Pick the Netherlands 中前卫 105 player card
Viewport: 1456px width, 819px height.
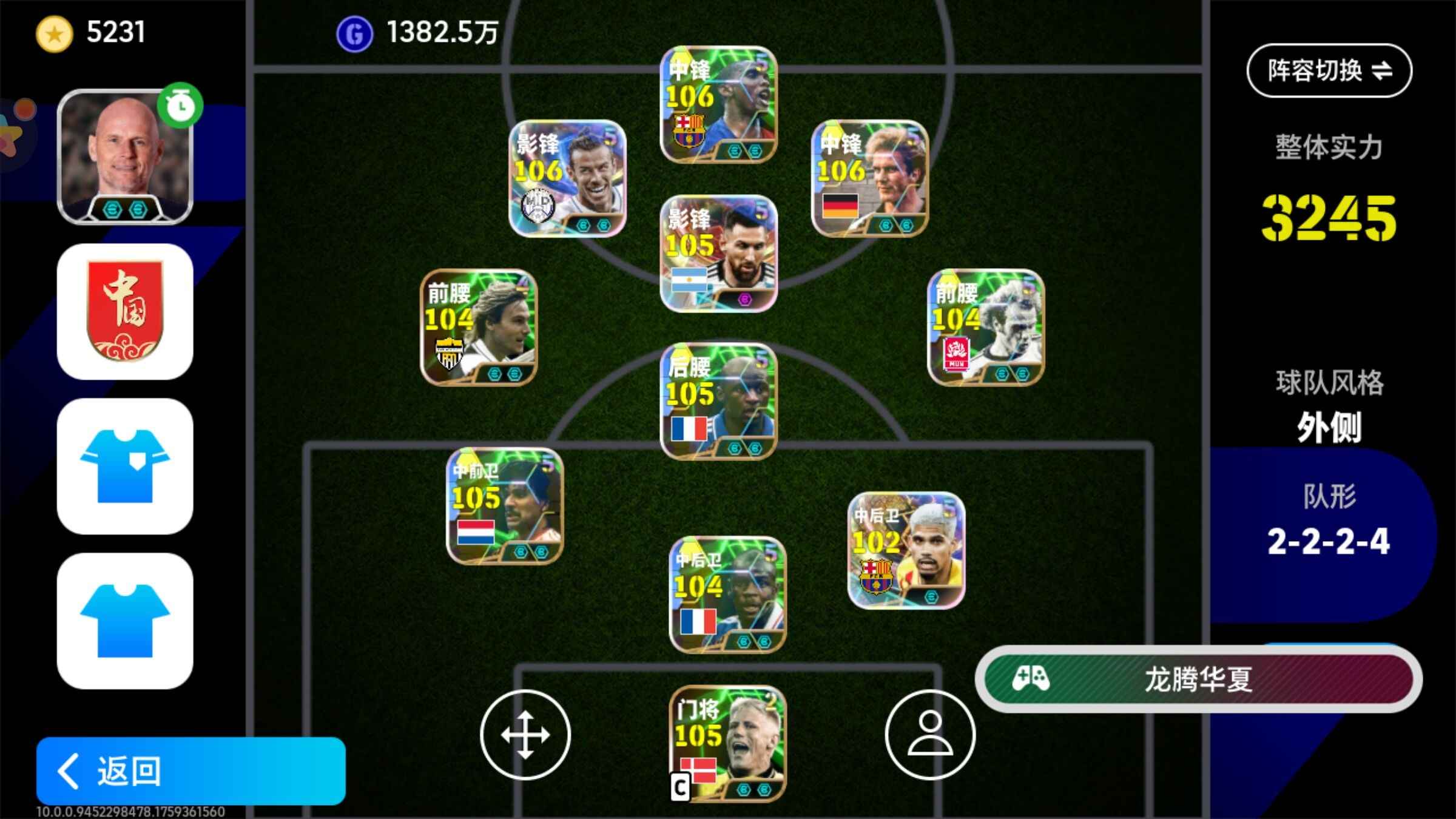click(x=505, y=506)
